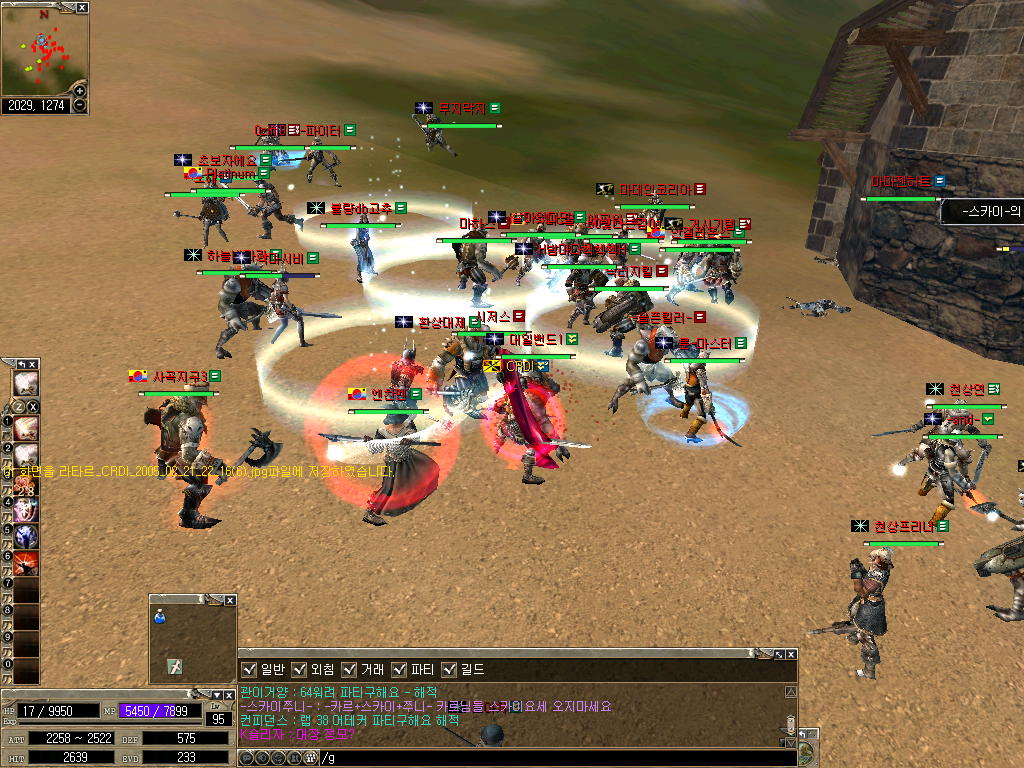Close the character status panel
The height and width of the screenshot is (768, 1024).
[229, 693]
